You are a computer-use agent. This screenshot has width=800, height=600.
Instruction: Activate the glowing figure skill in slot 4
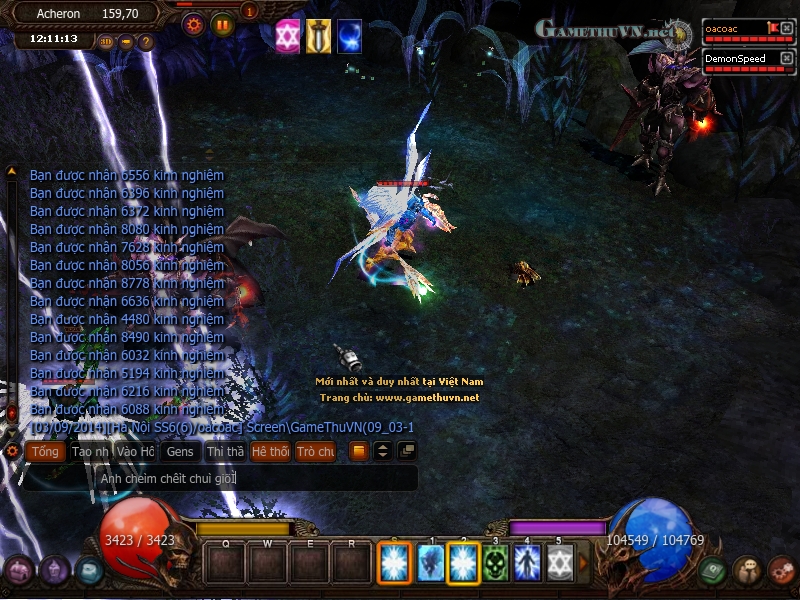tap(527, 563)
